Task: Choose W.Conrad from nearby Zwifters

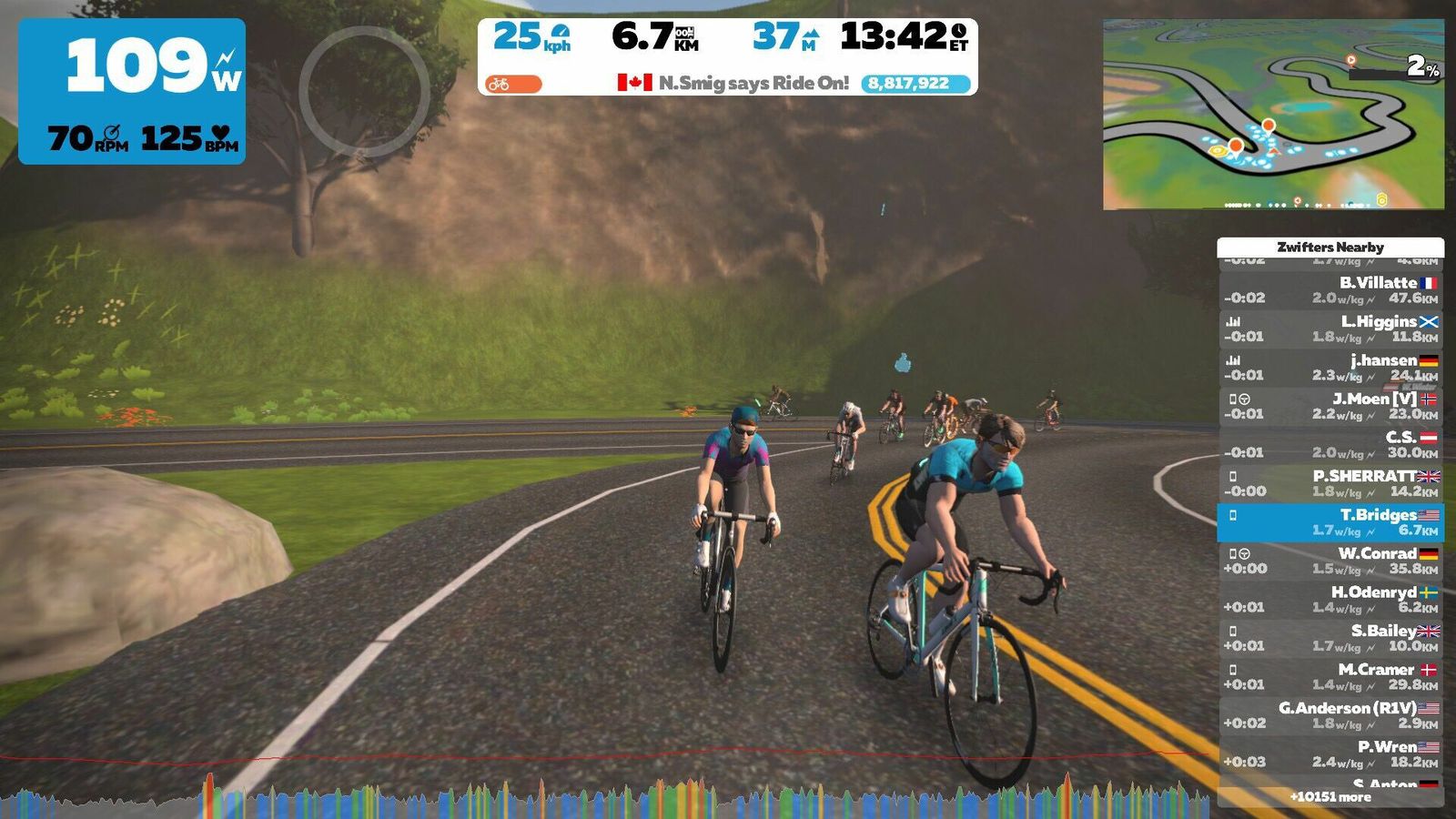Action: point(1330,561)
